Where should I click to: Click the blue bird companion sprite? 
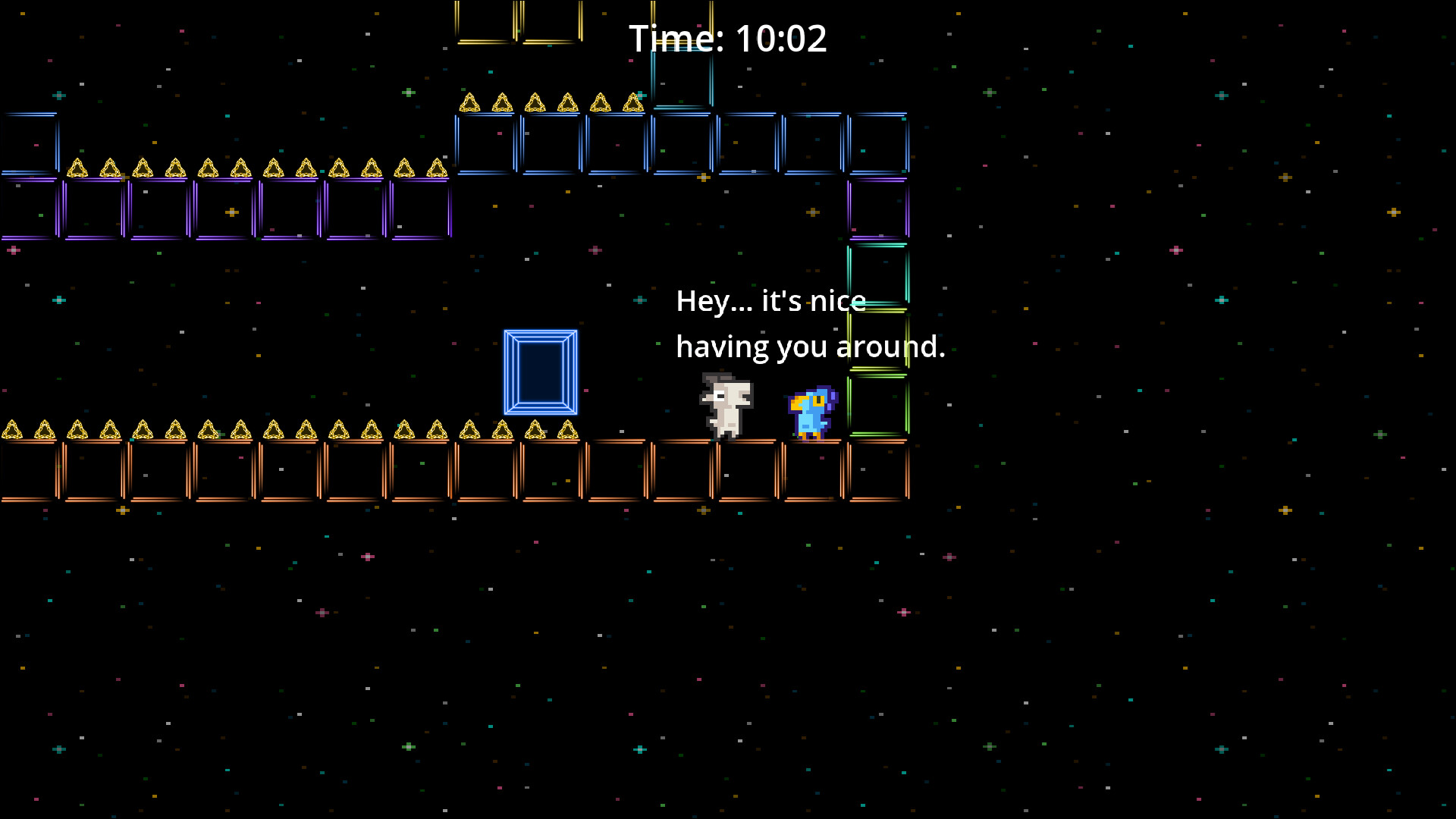(x=809, y=409)
